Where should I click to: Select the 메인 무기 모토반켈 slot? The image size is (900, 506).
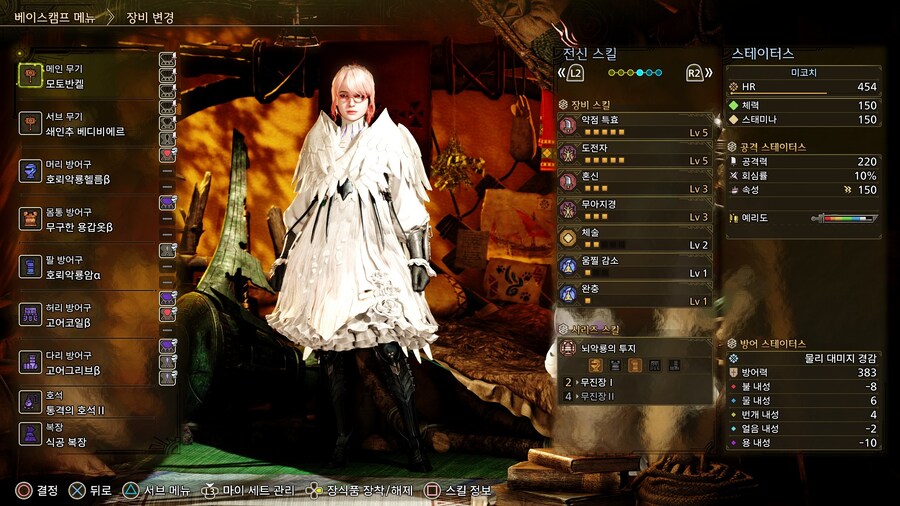(x=85, y=75)
